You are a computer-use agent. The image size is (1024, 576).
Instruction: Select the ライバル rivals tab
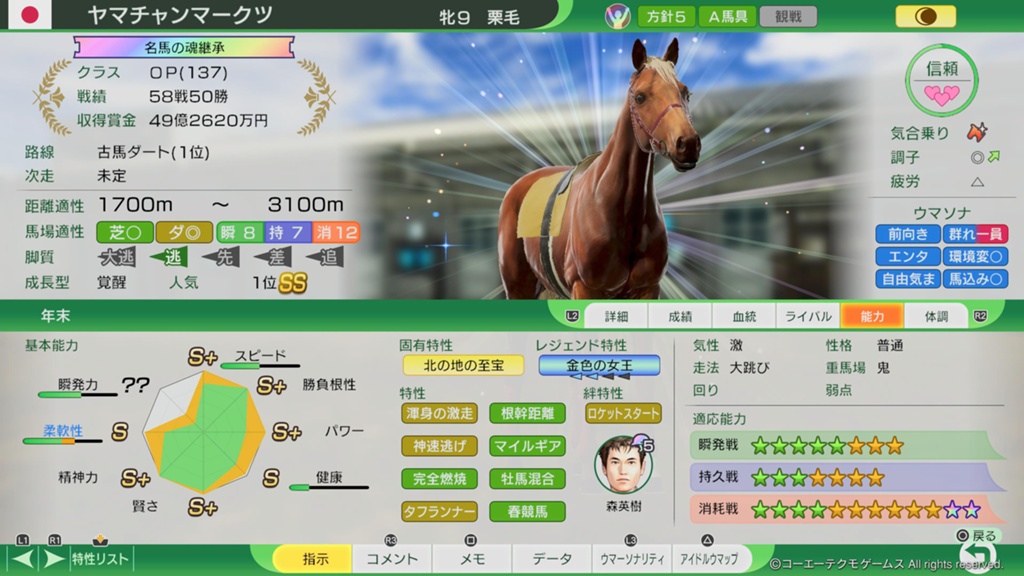tap(808, 316)
